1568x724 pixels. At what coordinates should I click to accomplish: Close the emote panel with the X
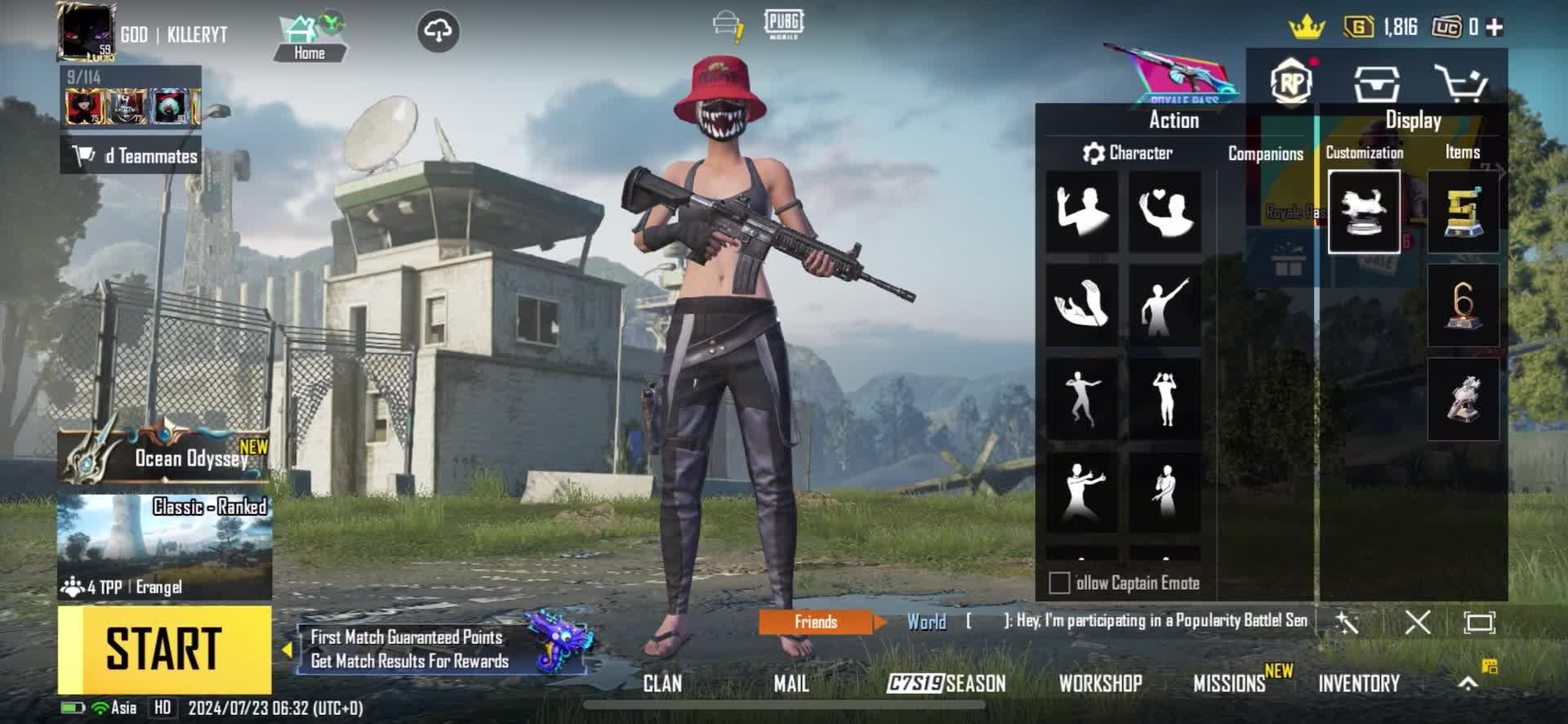coord(1417,623)
